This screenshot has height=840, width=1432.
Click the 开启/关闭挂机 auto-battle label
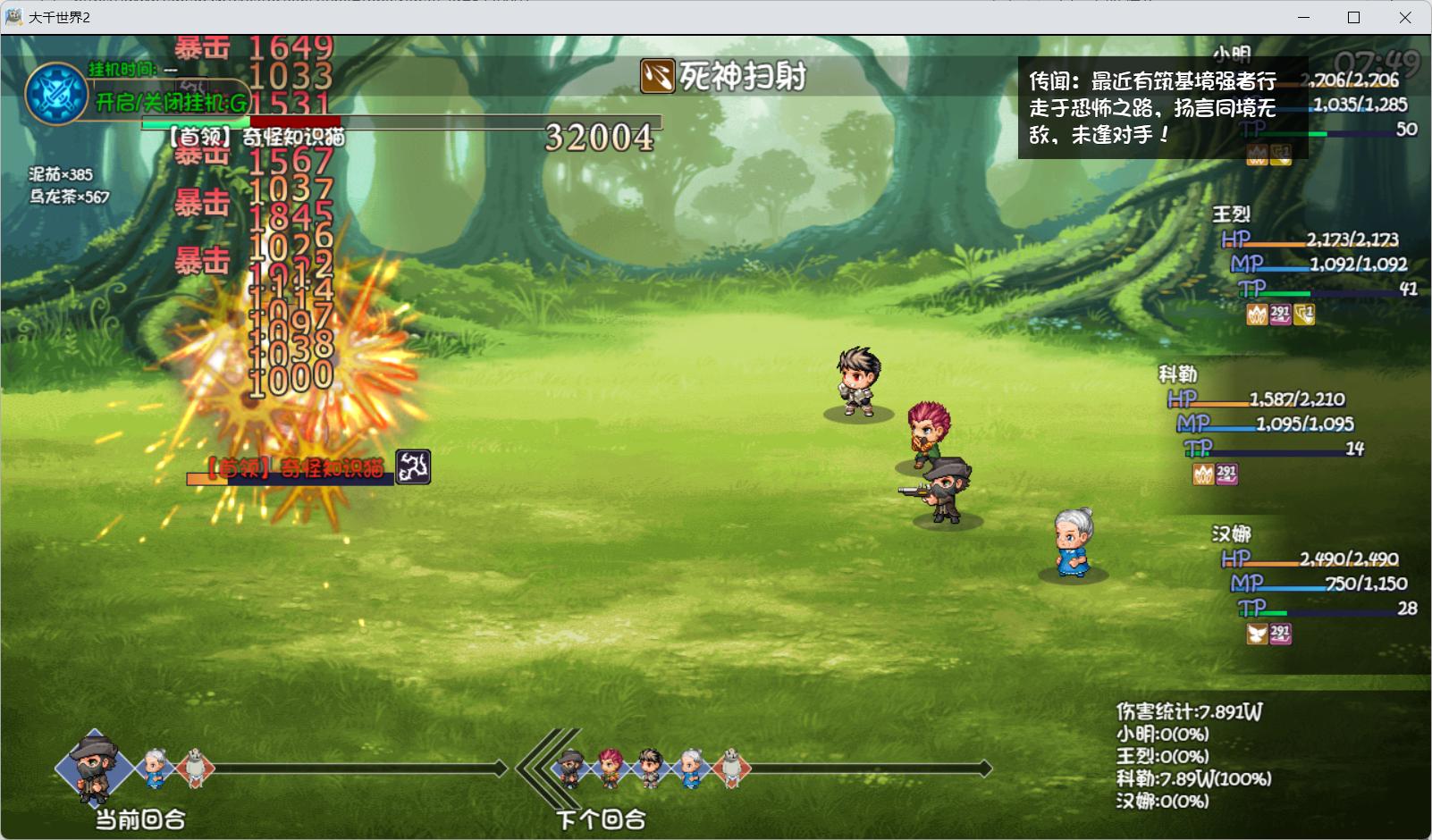pyautogui.click(x=172, y=103)
